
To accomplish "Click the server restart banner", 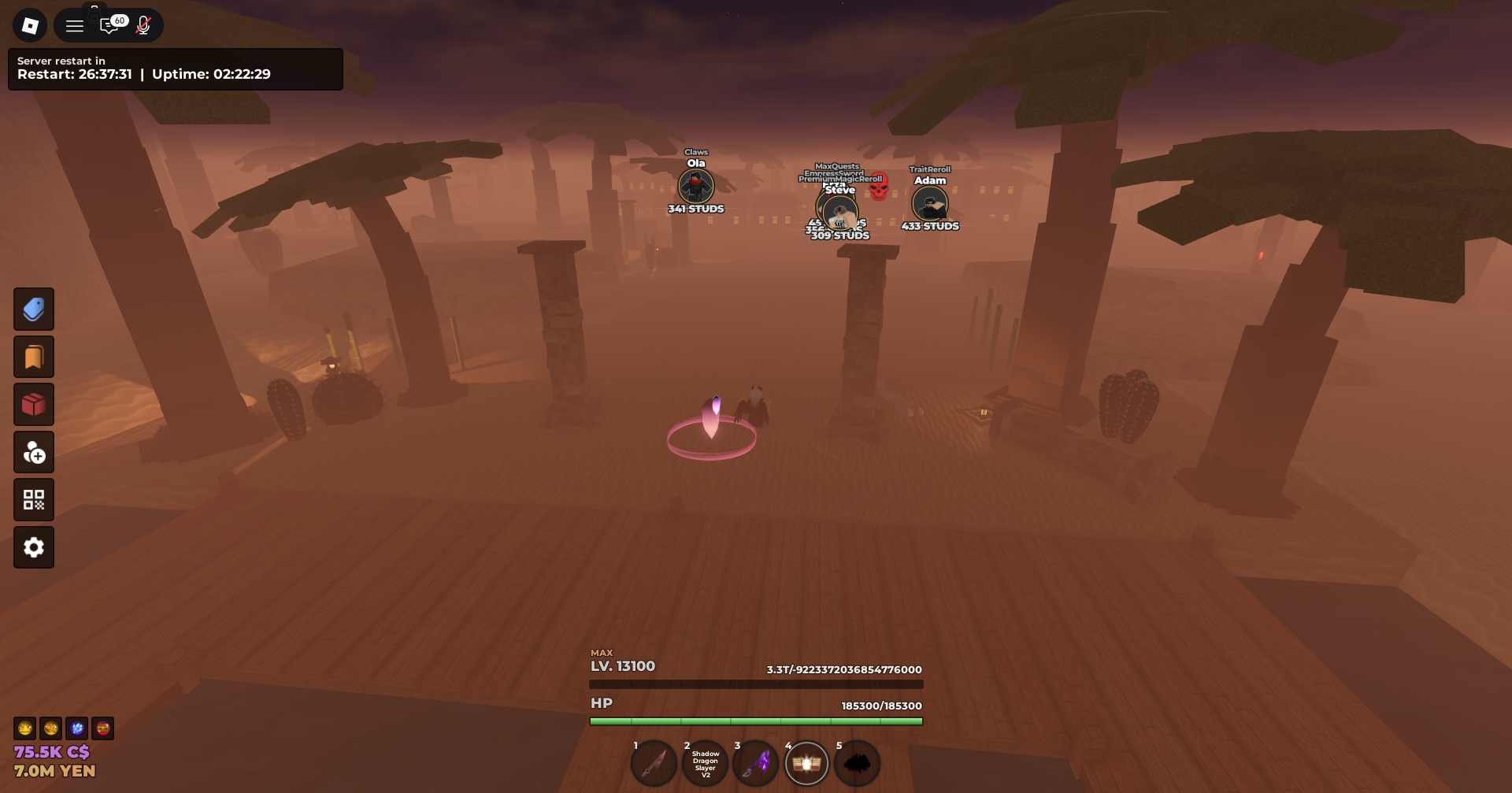I will point(175,69).
